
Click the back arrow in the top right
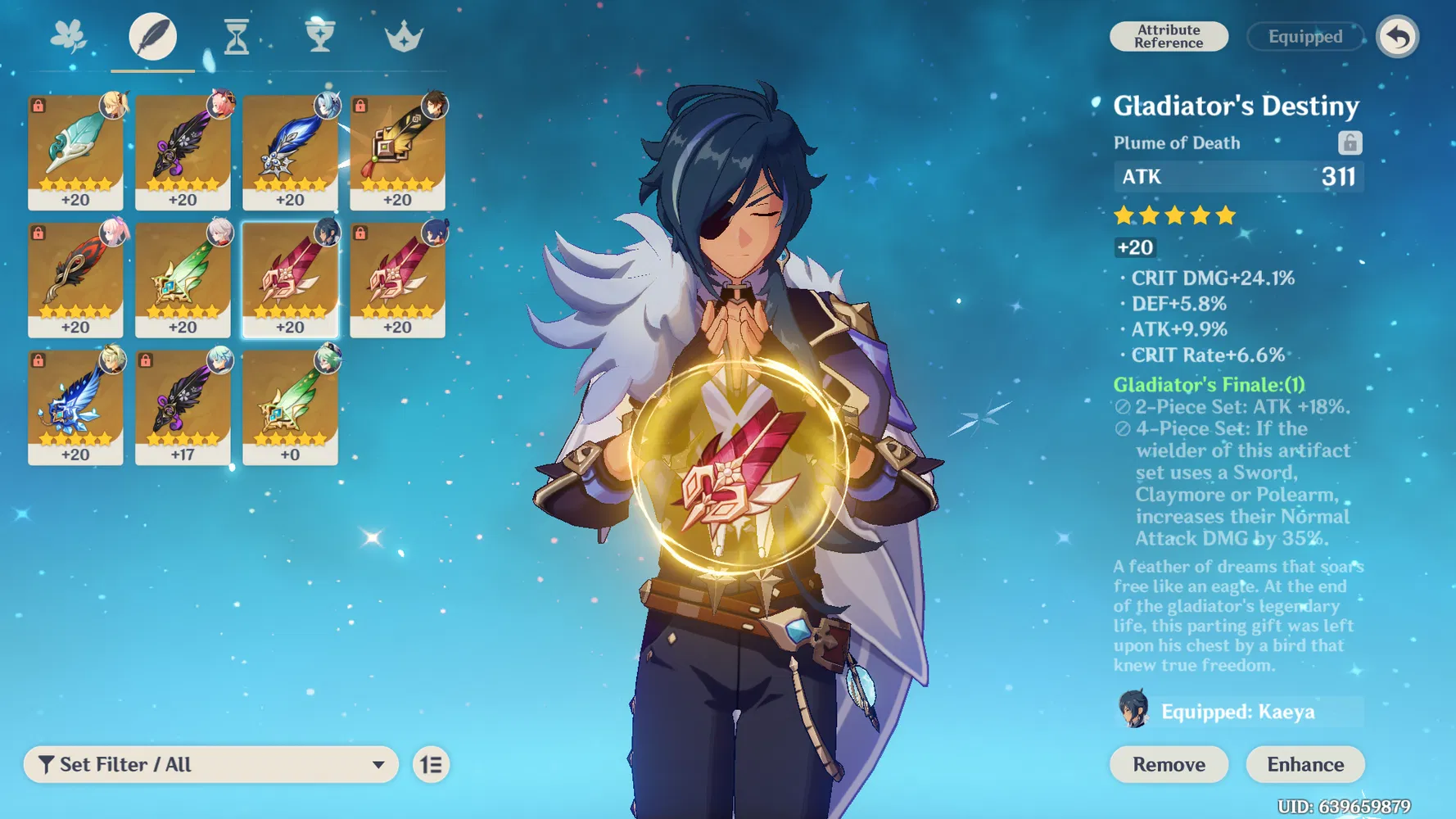(1398, 36)
